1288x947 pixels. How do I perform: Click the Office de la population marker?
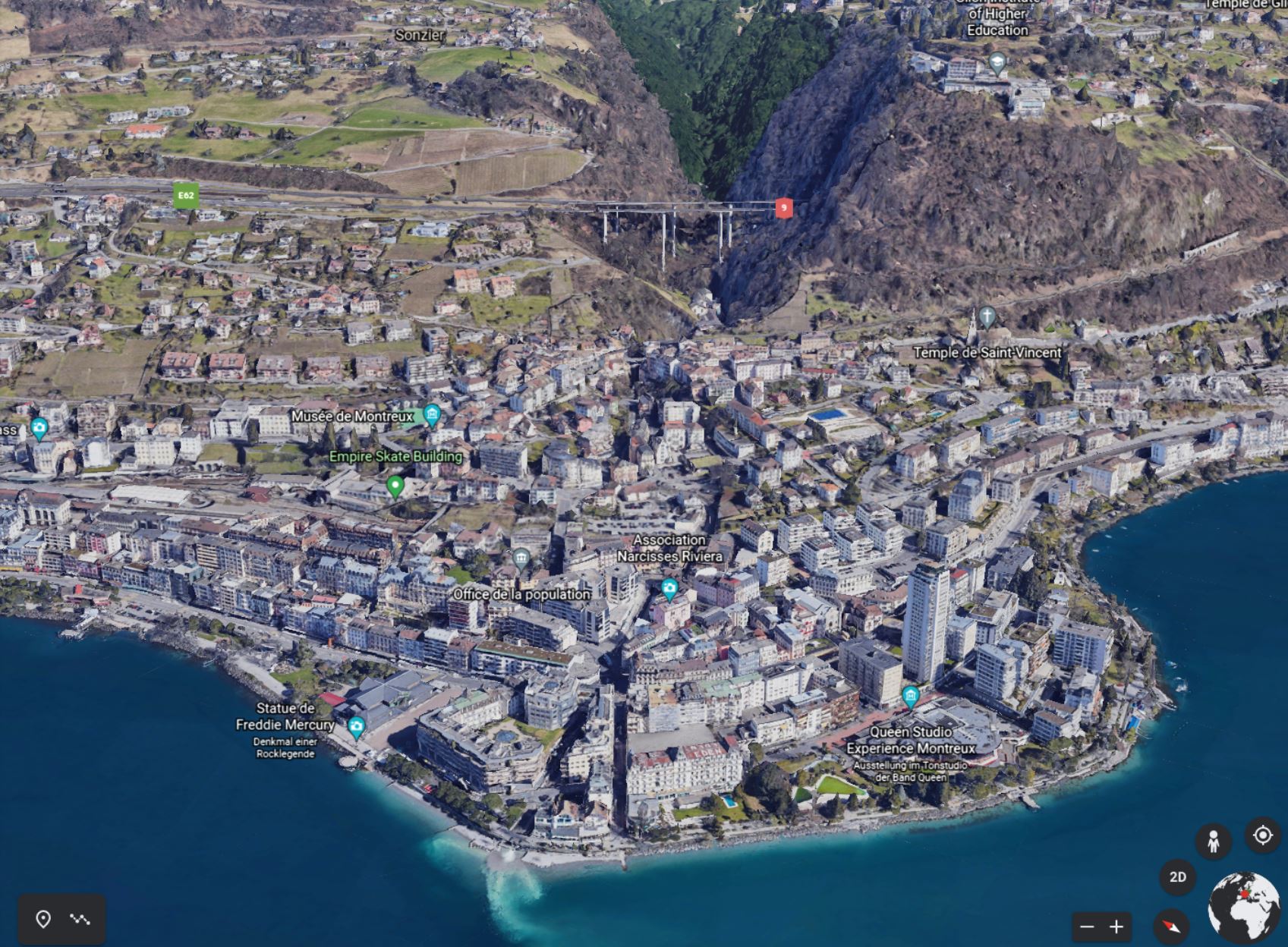[521, 560]
